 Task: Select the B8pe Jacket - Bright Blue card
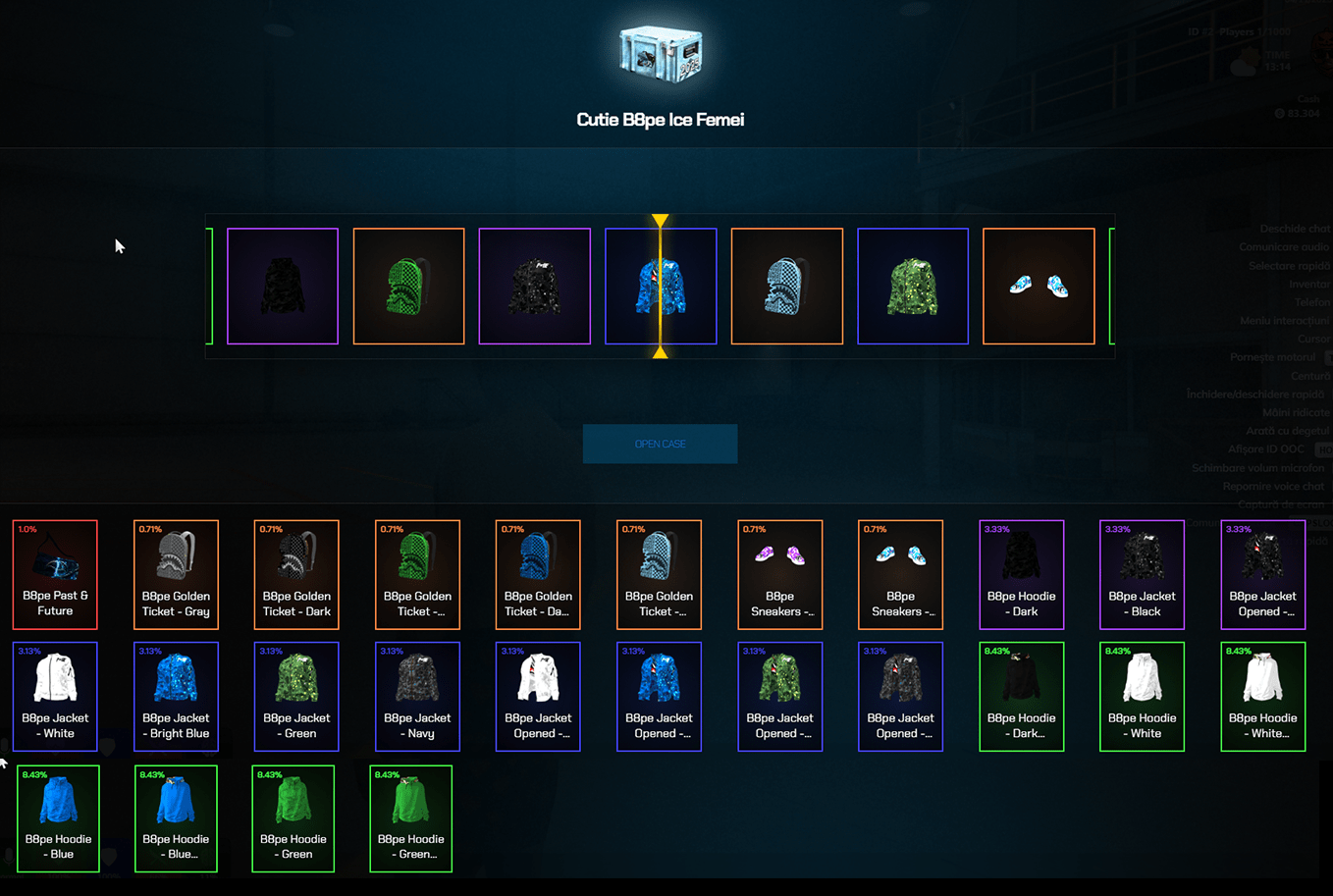[175, 697]
